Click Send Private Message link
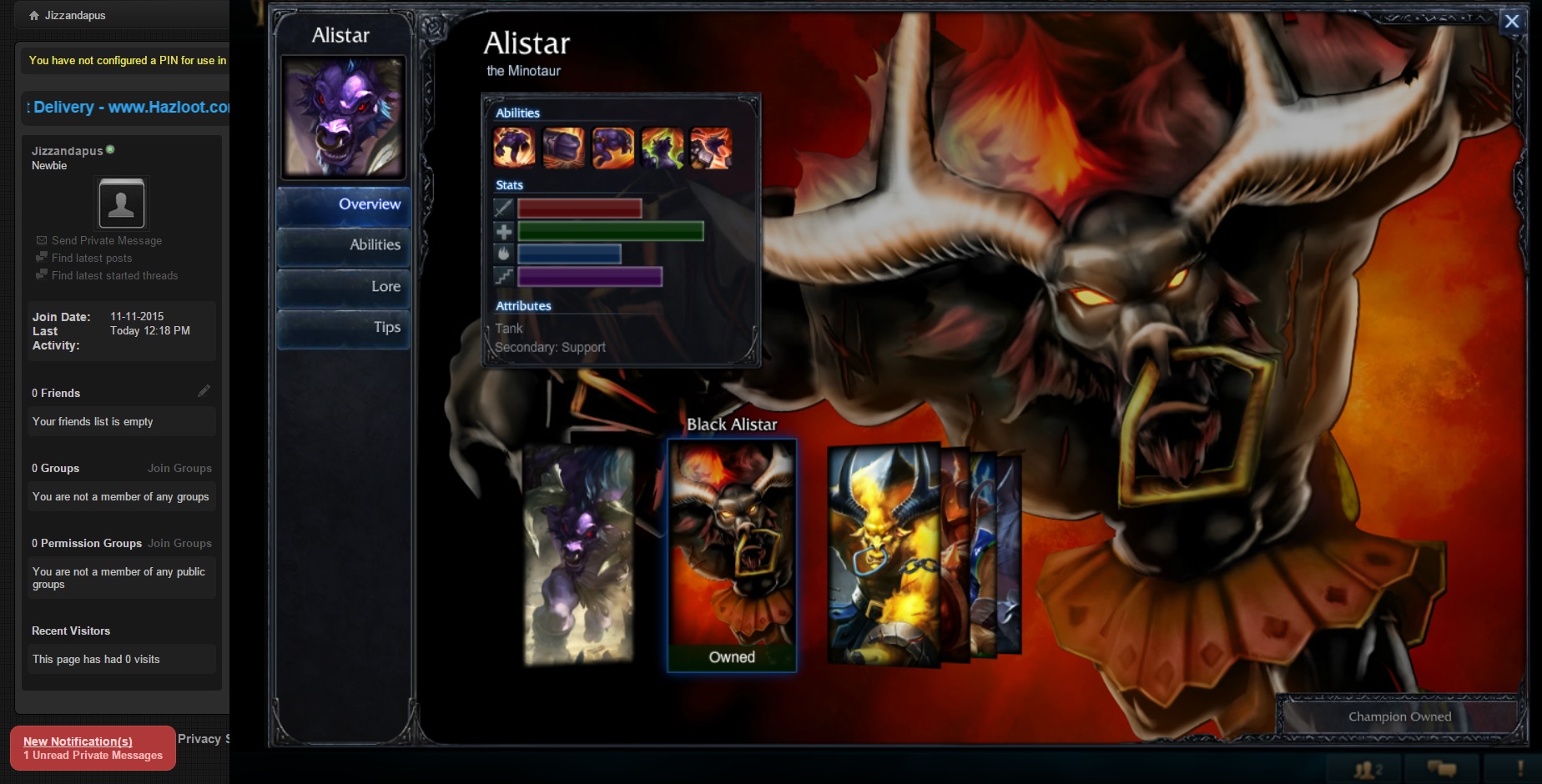Viewport: 1542px width, 784px height. (106, 240)
